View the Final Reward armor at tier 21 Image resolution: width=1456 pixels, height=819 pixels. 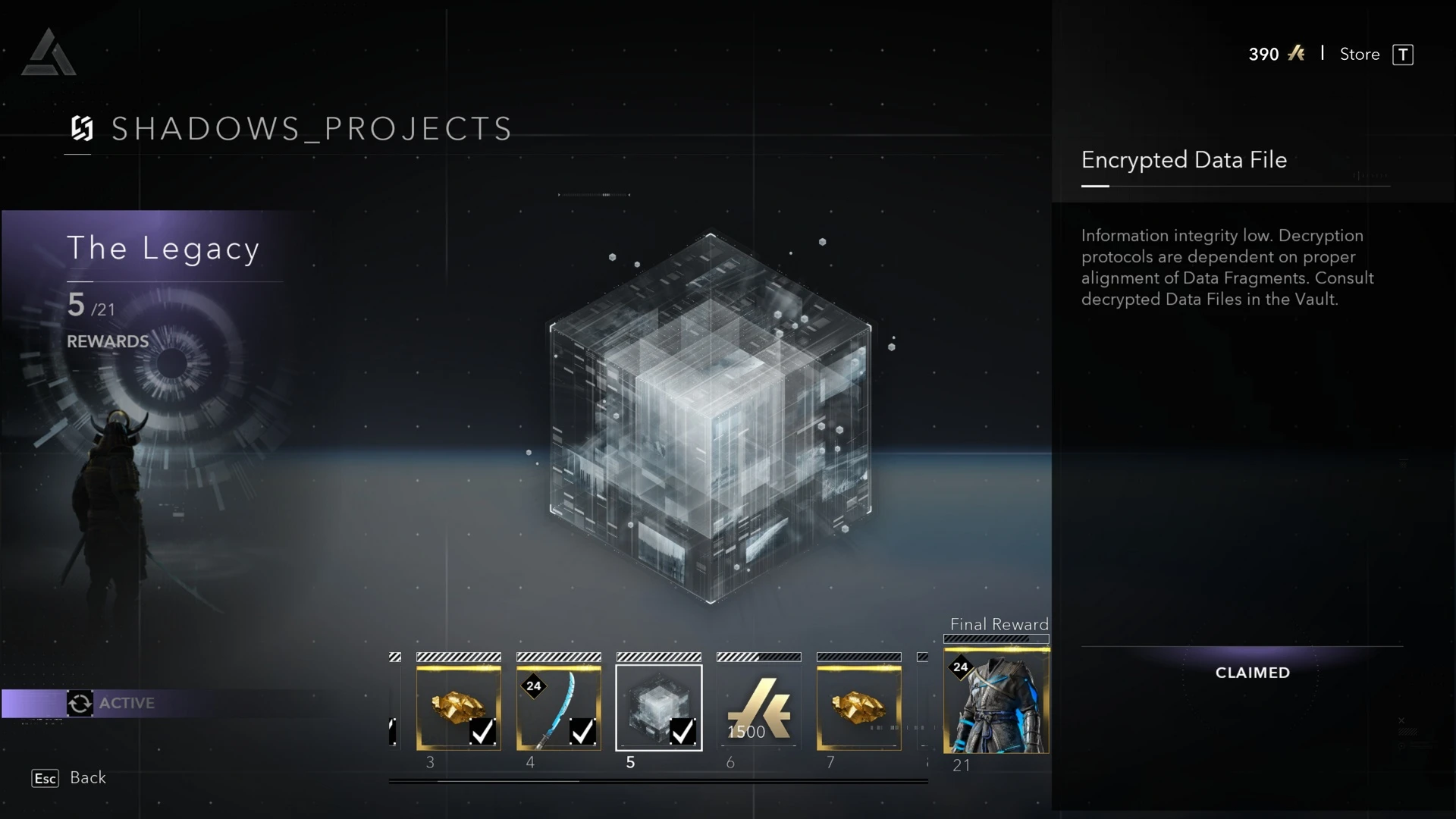pyautogui.click(x=996, y=701)
